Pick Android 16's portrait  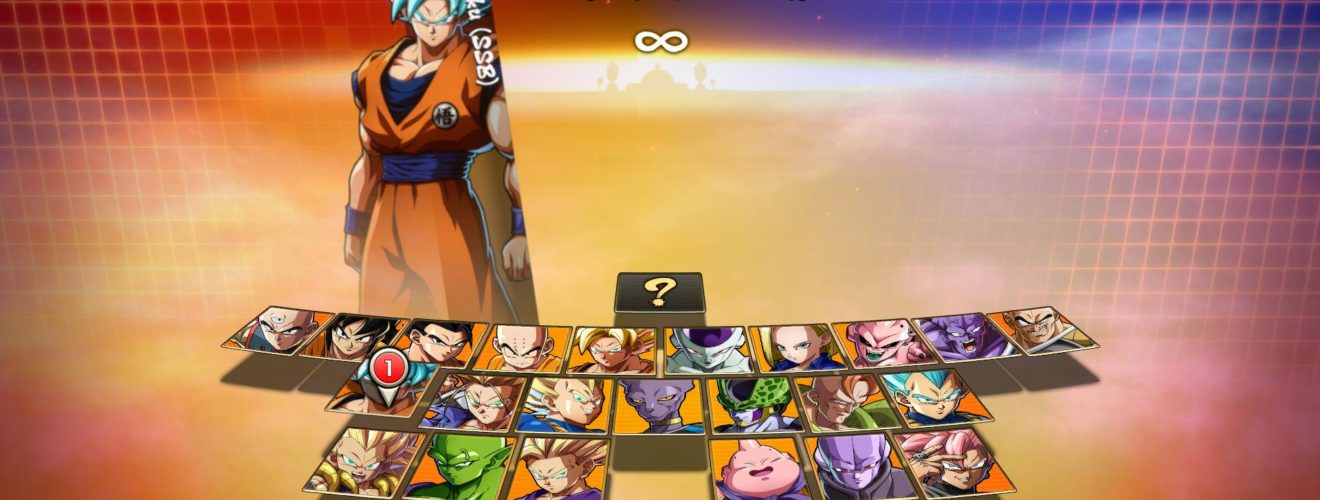[842, 401]
